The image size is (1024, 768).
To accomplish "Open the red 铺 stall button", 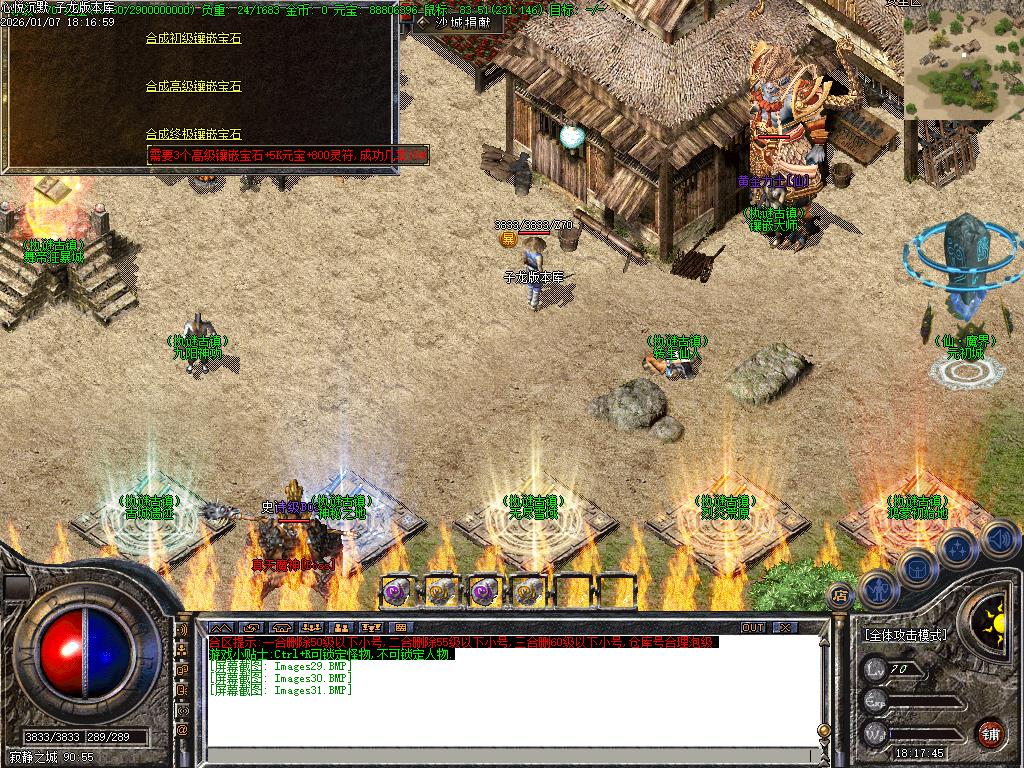I will [x=990, y=733].
